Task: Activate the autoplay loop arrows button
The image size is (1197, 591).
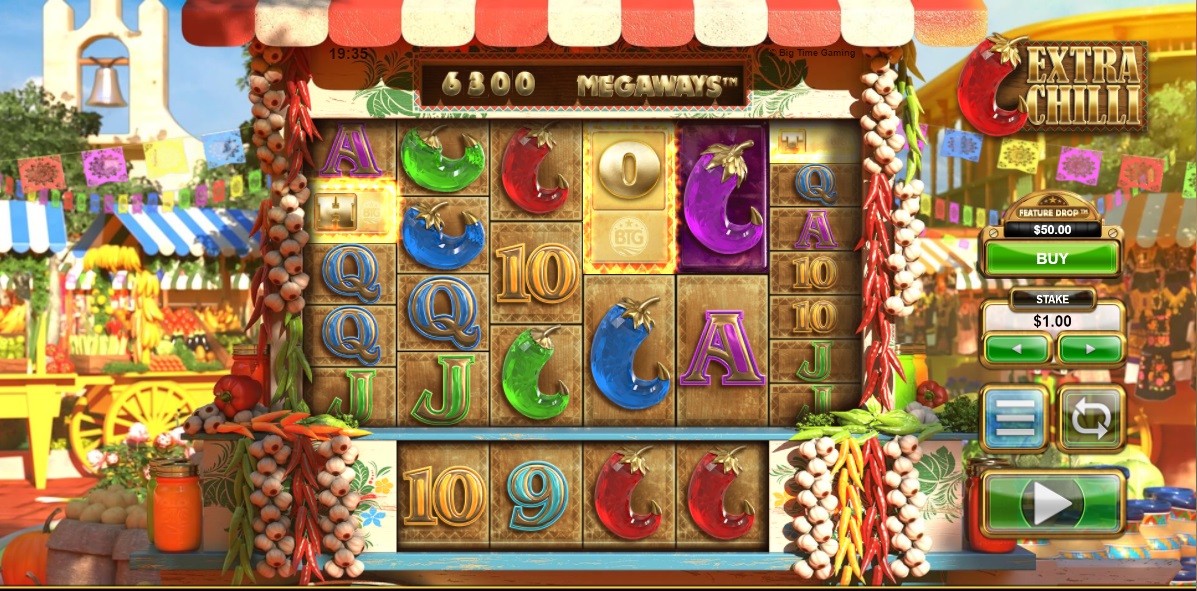Action: point(1091,418)
